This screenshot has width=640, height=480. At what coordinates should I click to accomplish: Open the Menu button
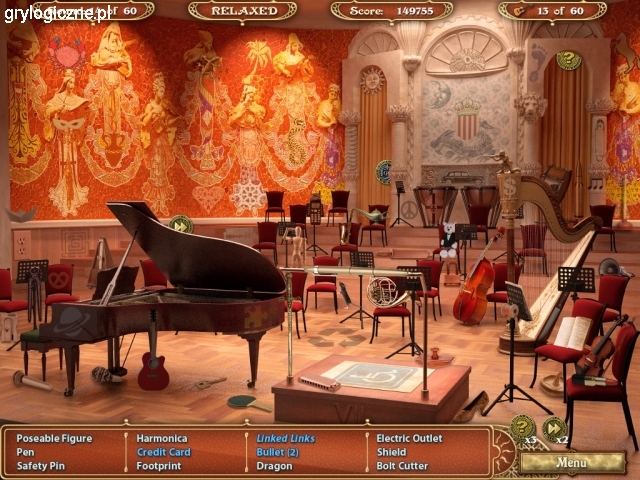(x=572, y=462)
